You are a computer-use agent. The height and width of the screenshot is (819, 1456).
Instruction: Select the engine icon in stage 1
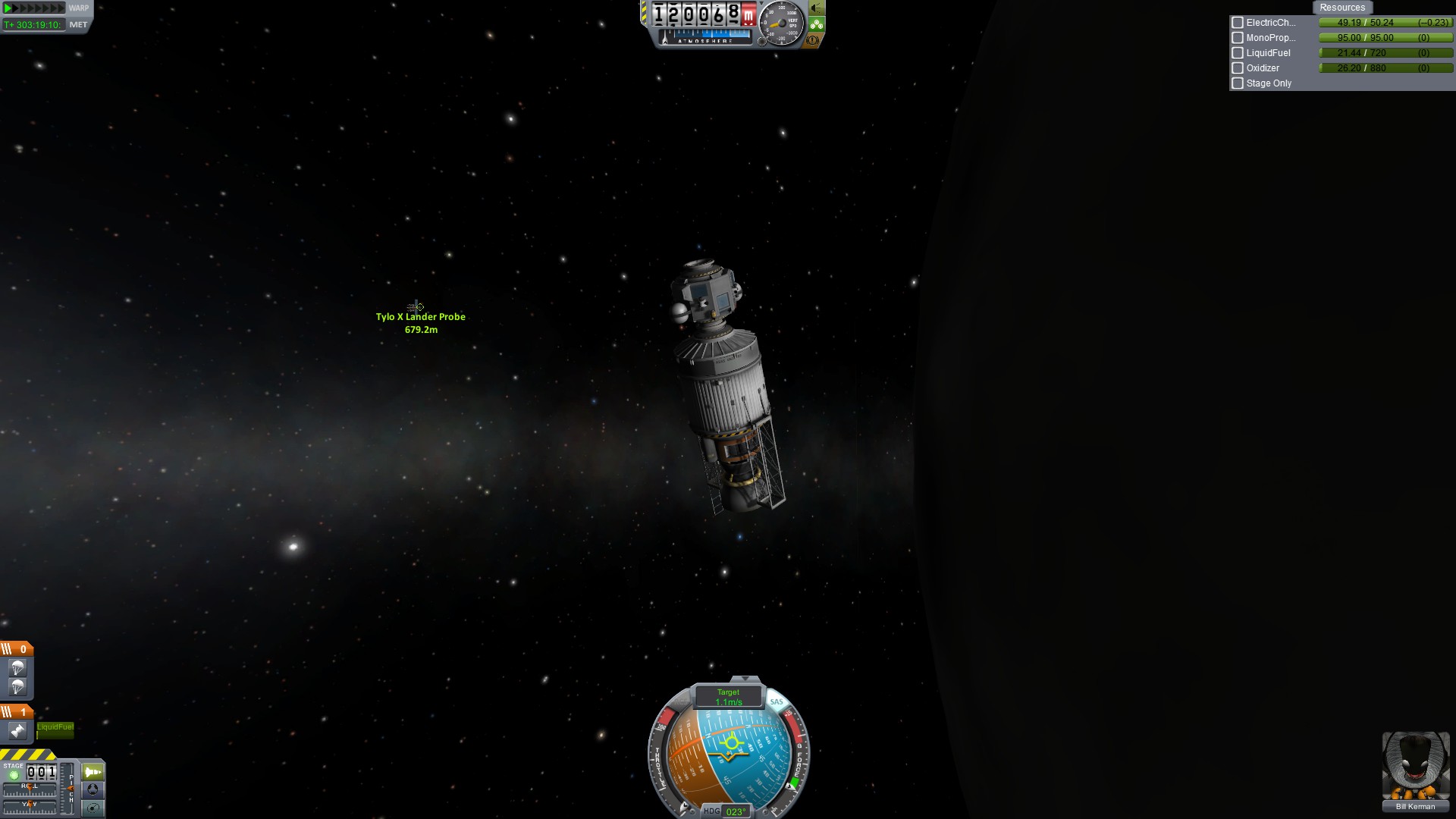(17, 731)
